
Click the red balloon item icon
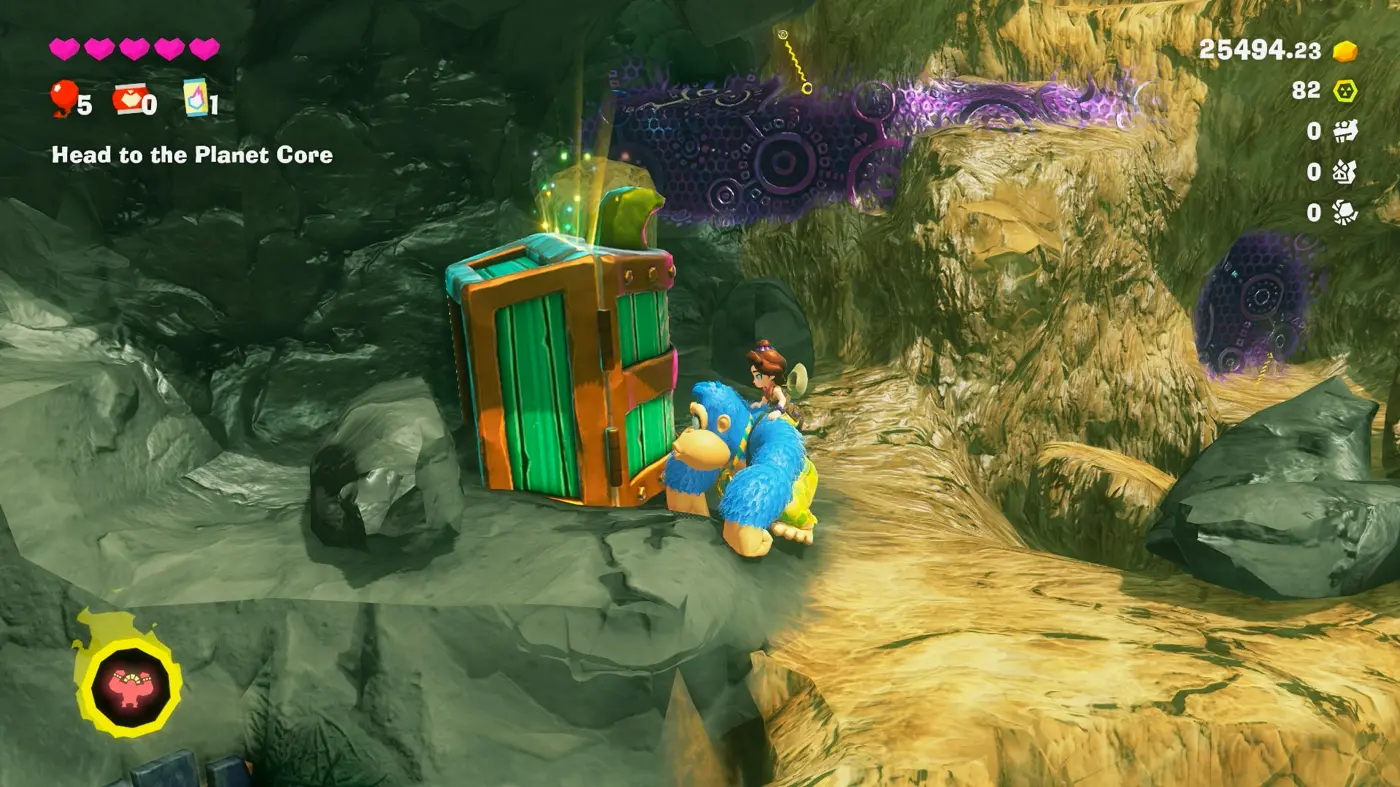pos(63,98)
